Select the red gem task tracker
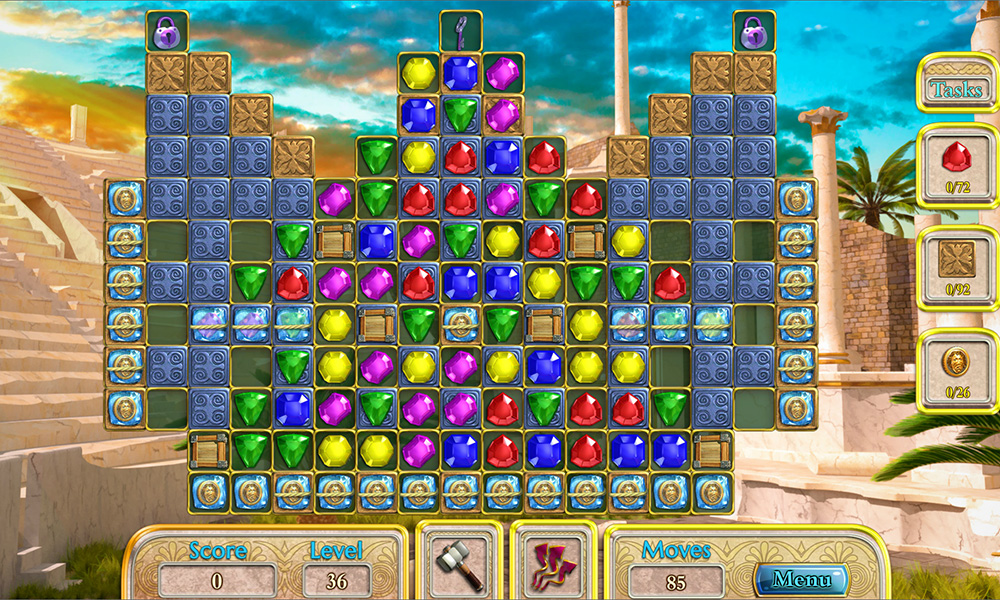1000x600 pixels. click(957, 165)
